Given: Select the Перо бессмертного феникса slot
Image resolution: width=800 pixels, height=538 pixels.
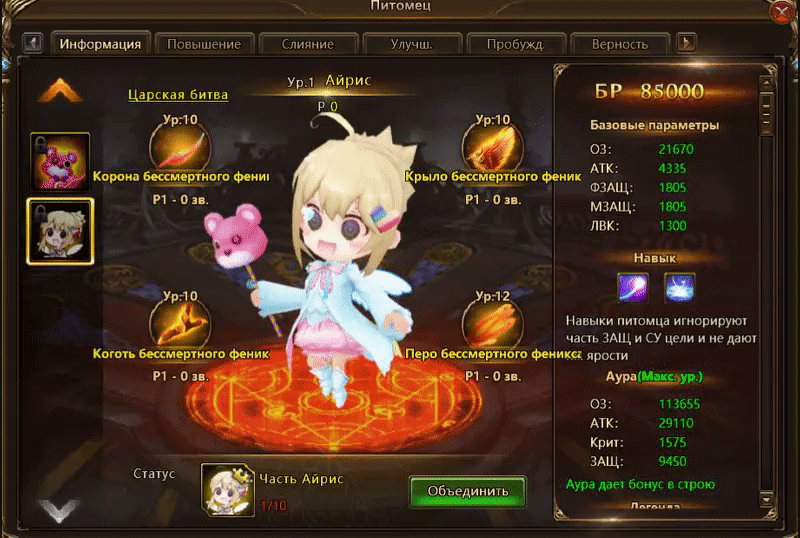Looking at the screenshot, I should (494, 324).
